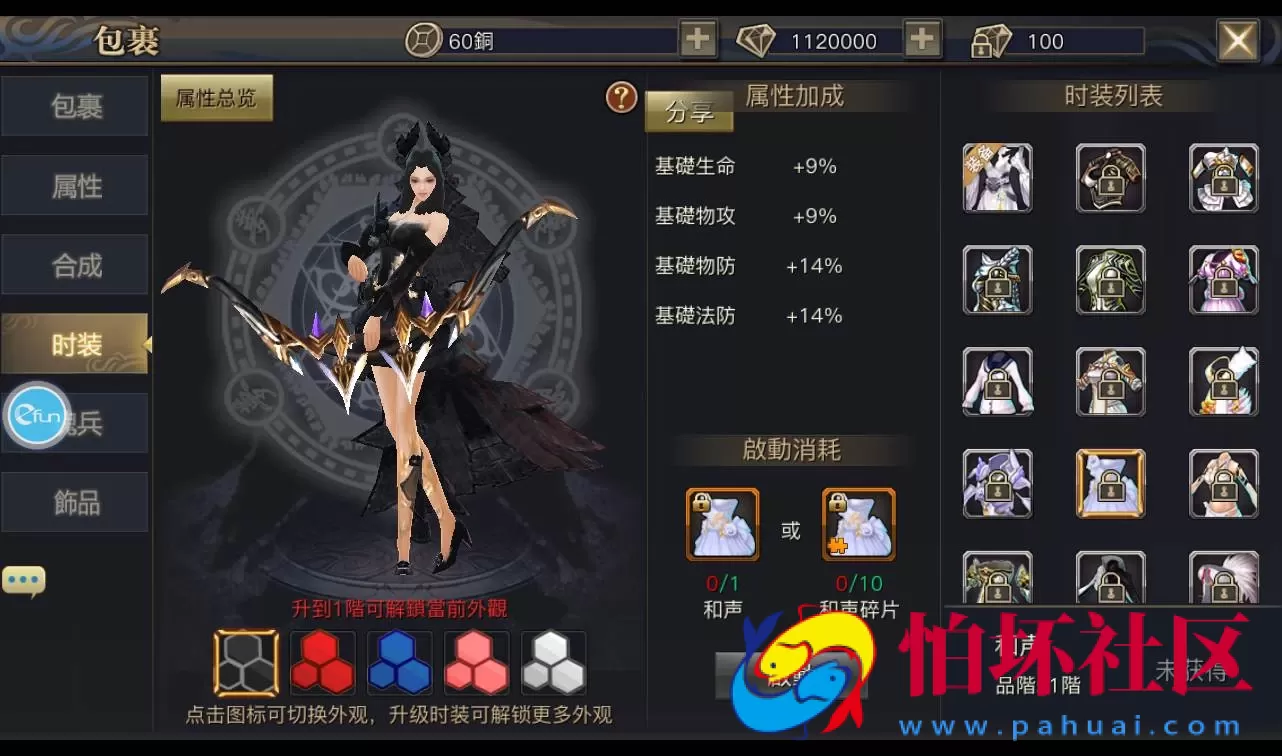Screen dimensions: 1282x756
Task: Switch to the blue hexagon appearance
Action: point(399,663)
